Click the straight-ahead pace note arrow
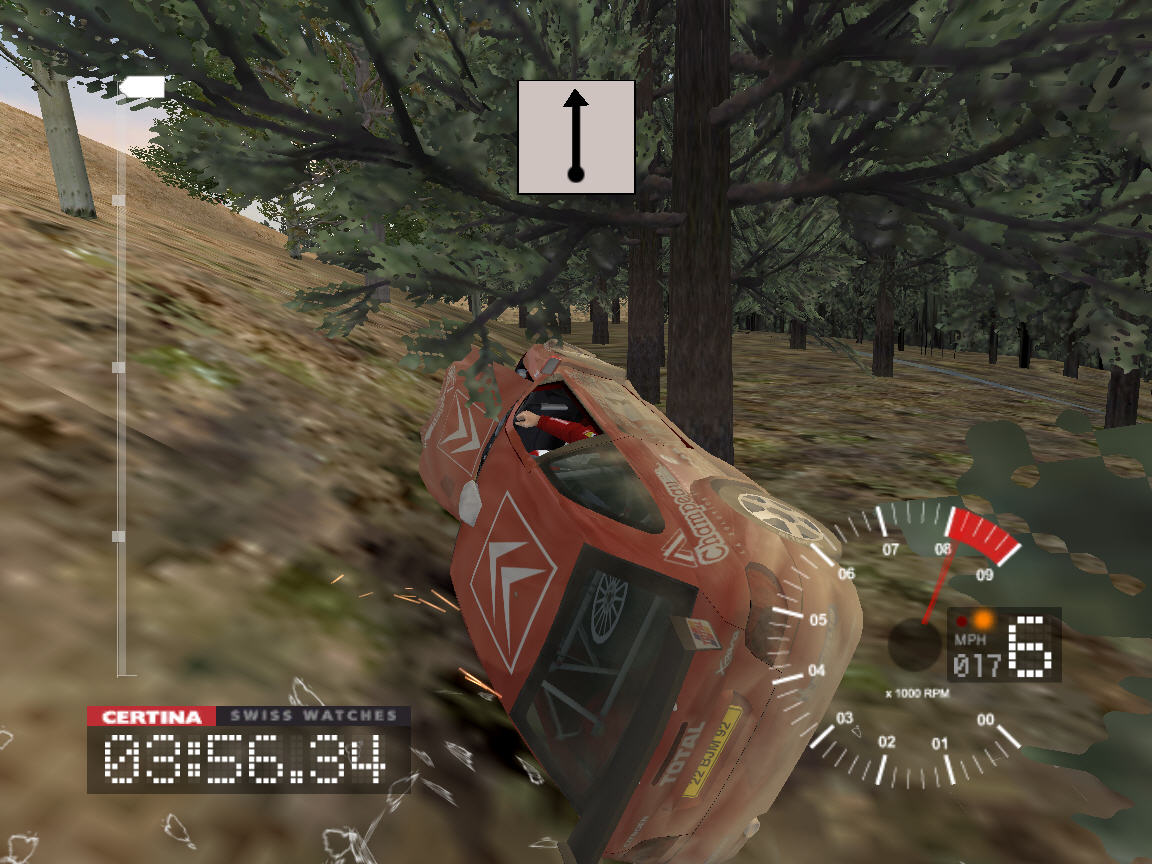 tap(576, 137)
